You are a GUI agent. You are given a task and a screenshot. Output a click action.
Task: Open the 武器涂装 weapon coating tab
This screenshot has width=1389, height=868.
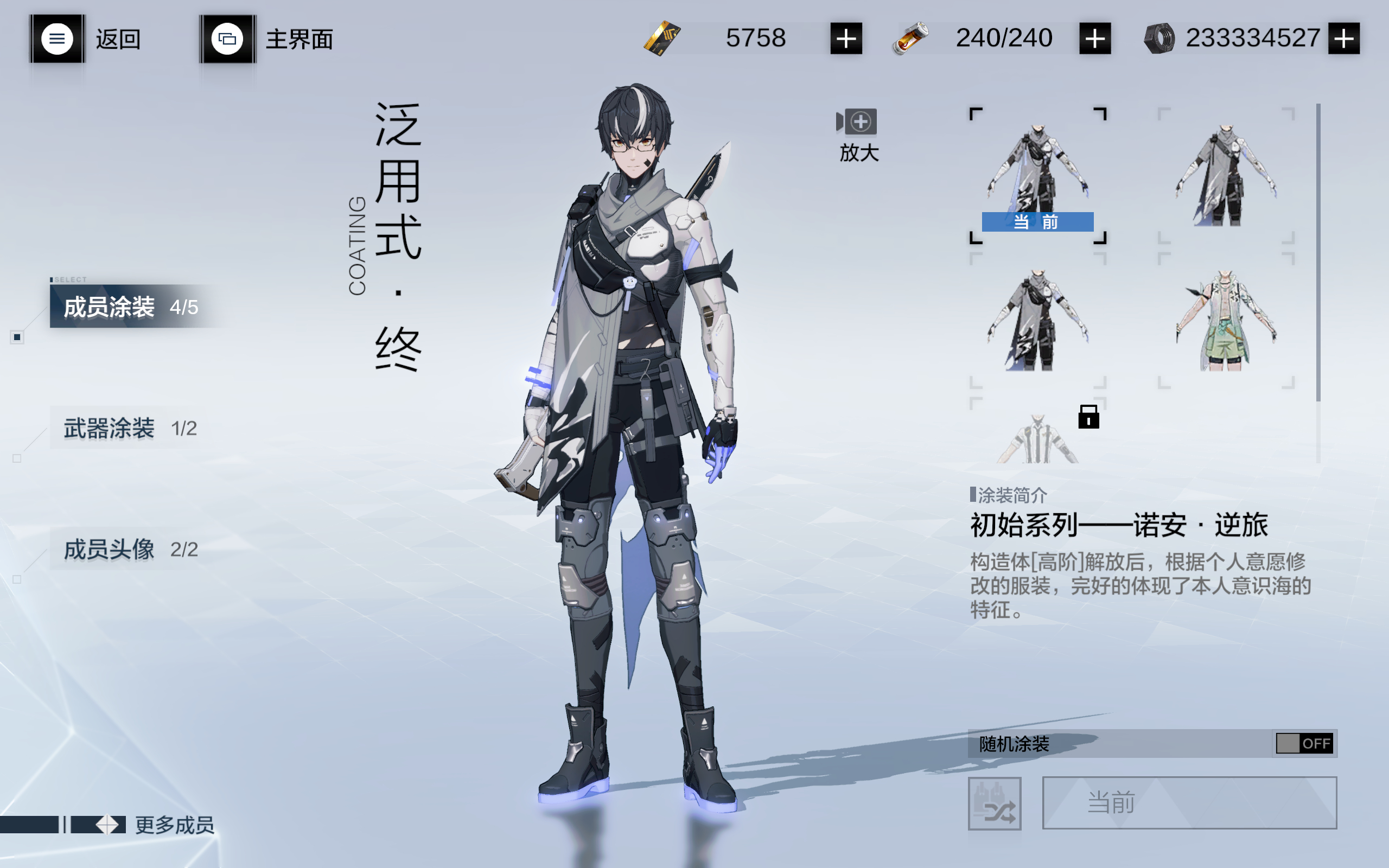131,428
